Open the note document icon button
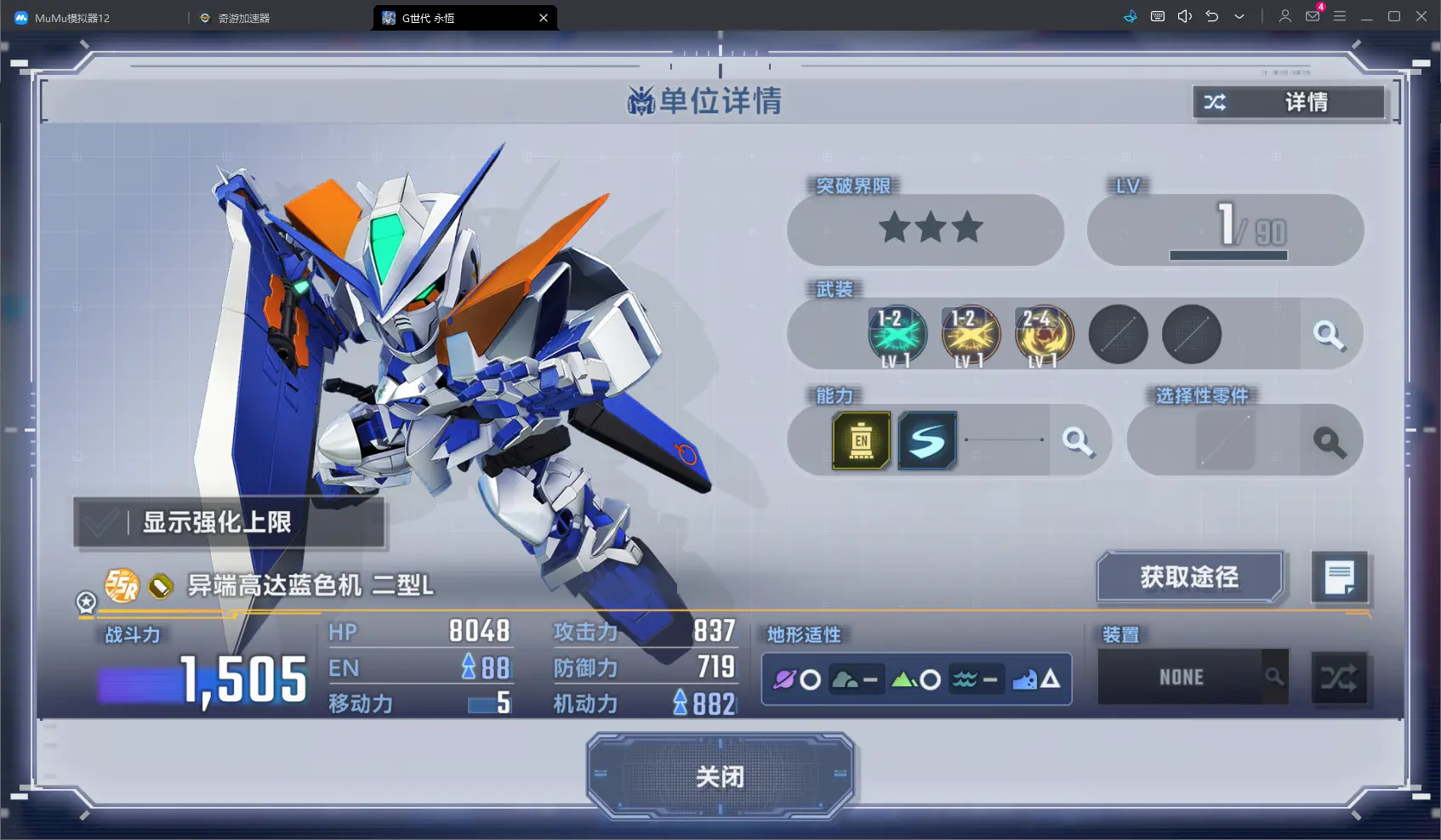This screenshot has width=1441, height=840. (x=1339, y=578)
